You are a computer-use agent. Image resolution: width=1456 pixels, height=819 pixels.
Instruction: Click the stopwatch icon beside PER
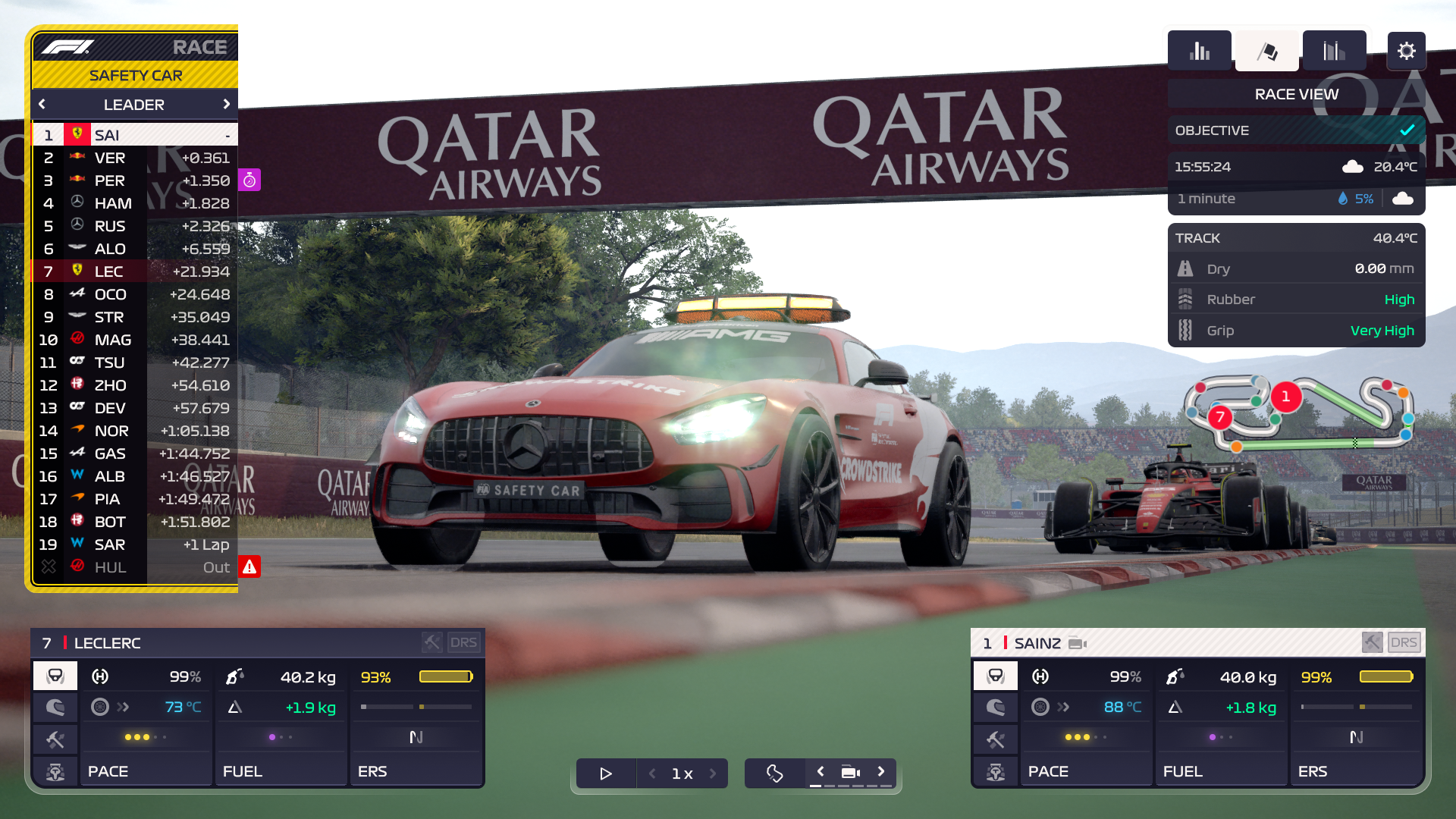[249, 180]
